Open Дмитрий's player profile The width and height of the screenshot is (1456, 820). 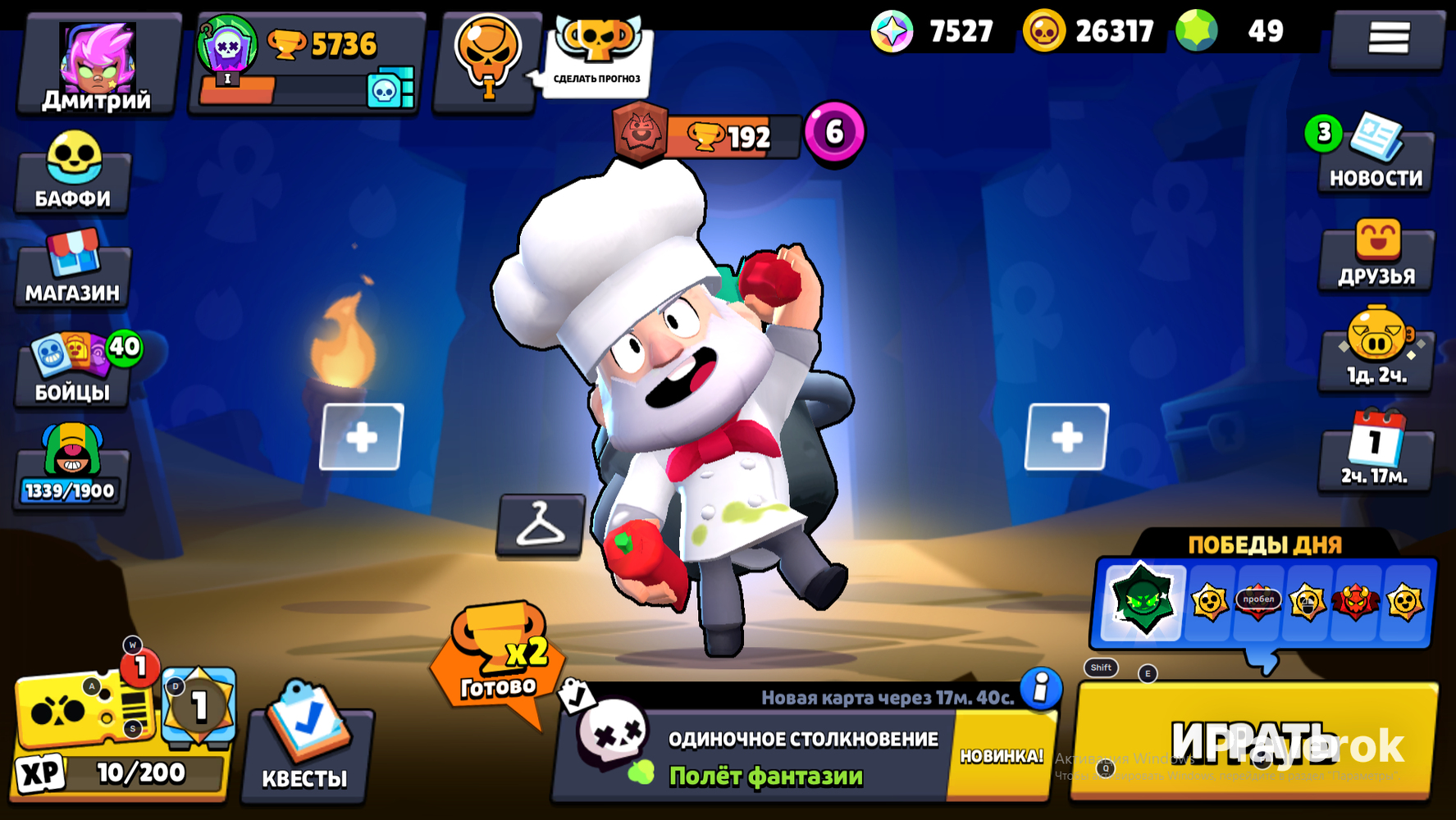tap(97, 66)
